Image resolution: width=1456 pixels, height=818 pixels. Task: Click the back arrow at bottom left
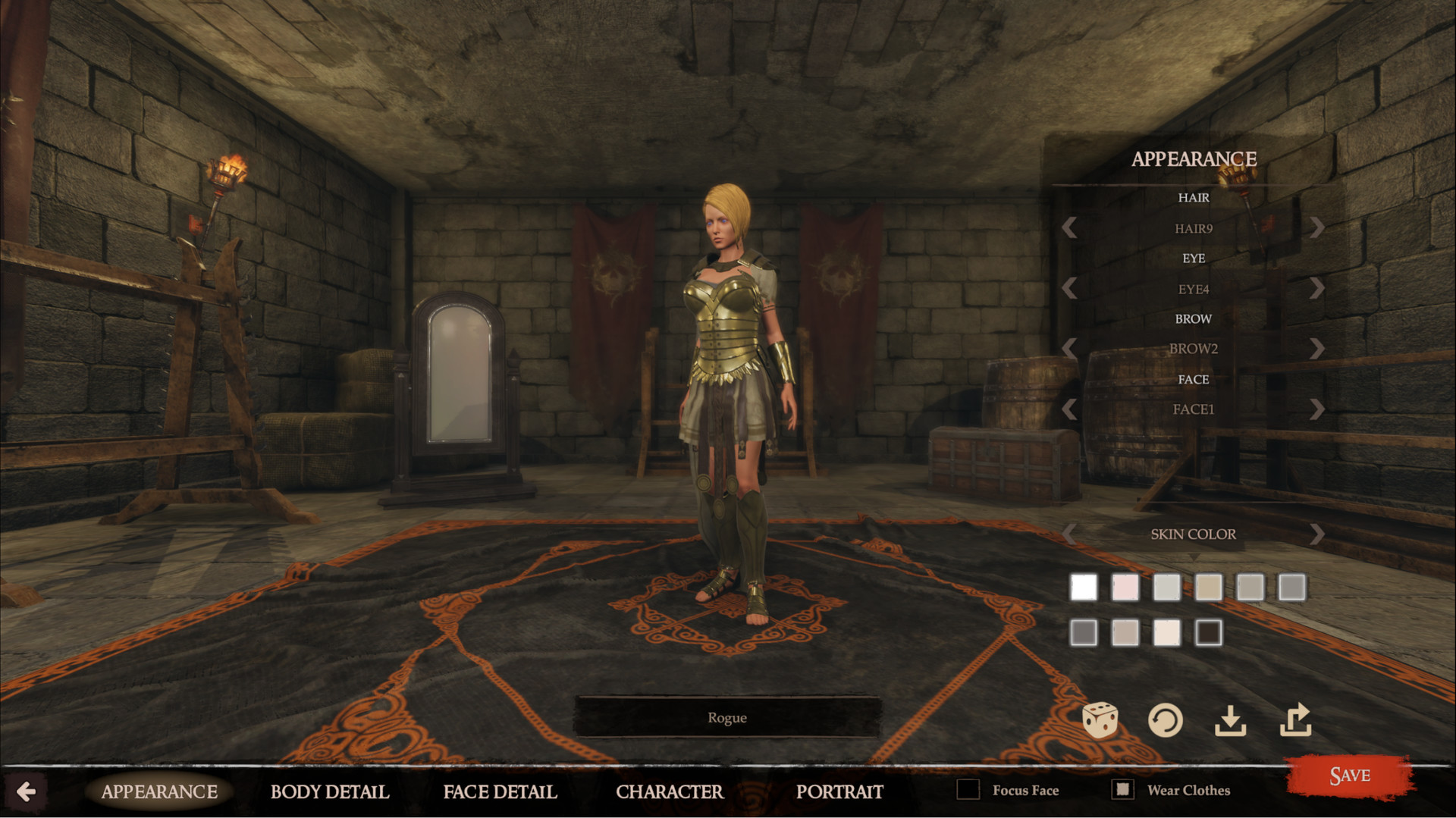pos(27,792)
